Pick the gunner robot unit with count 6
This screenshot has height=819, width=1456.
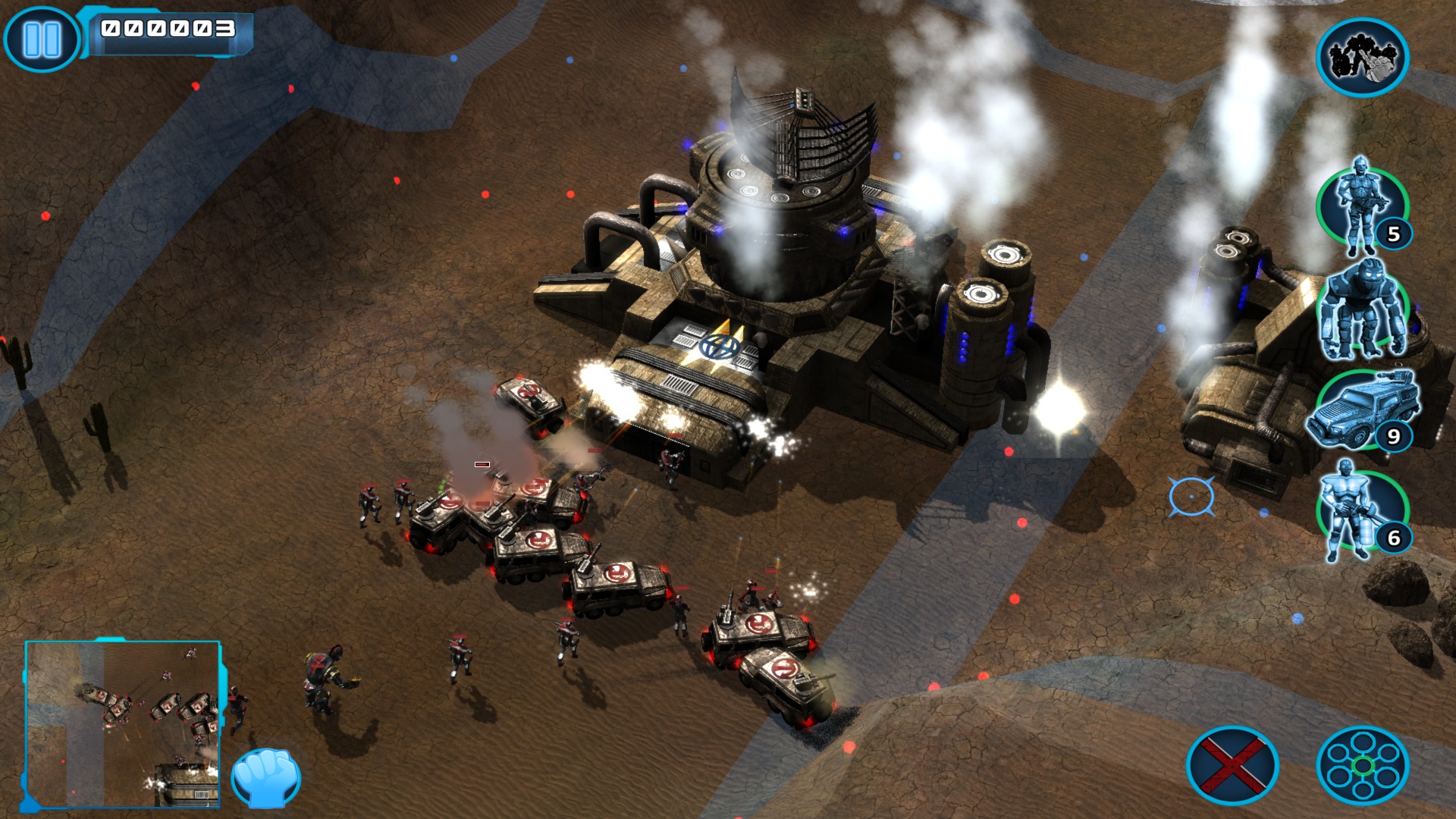[x=1363, y=512]
